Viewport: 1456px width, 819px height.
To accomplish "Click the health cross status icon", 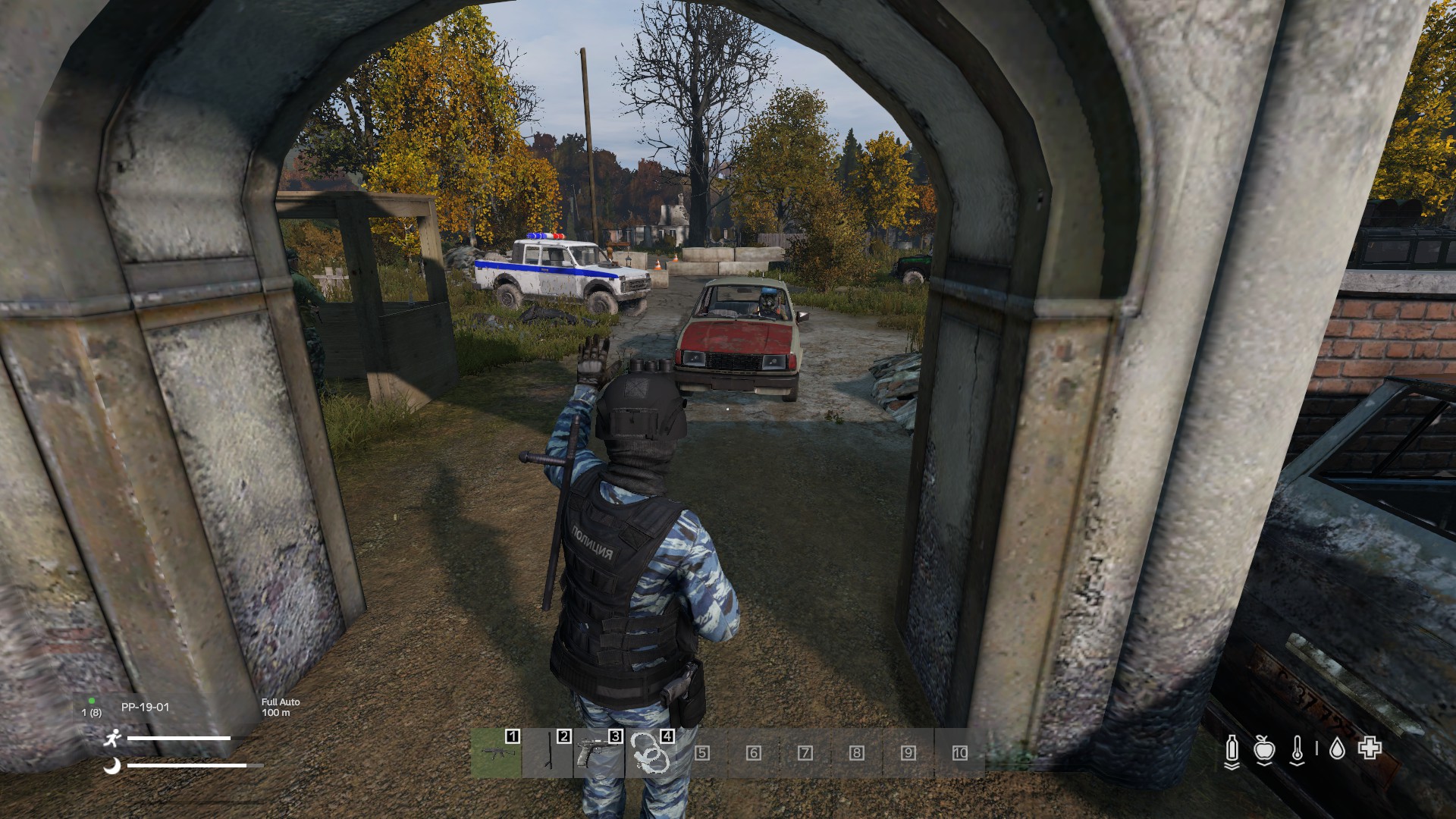I will pyautogui.click(x=1369, y=750).
